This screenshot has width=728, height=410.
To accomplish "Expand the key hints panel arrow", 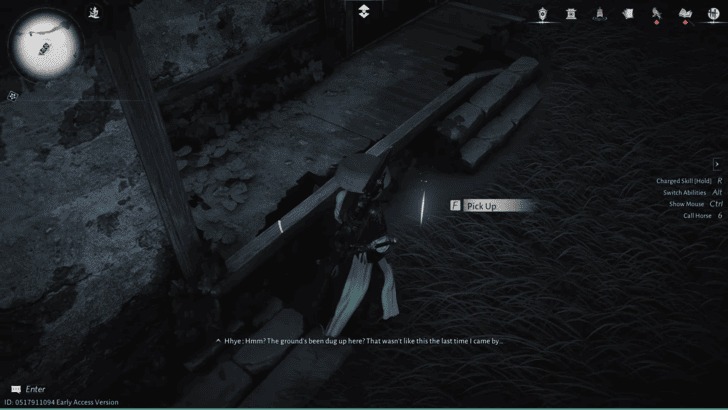I will (x=717, y=164).
